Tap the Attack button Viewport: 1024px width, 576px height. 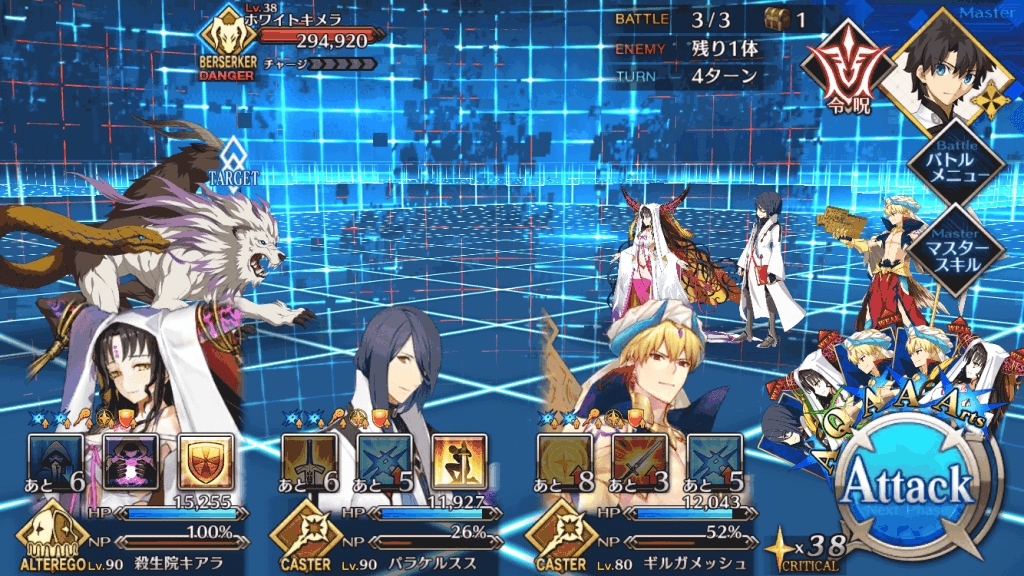906,488
